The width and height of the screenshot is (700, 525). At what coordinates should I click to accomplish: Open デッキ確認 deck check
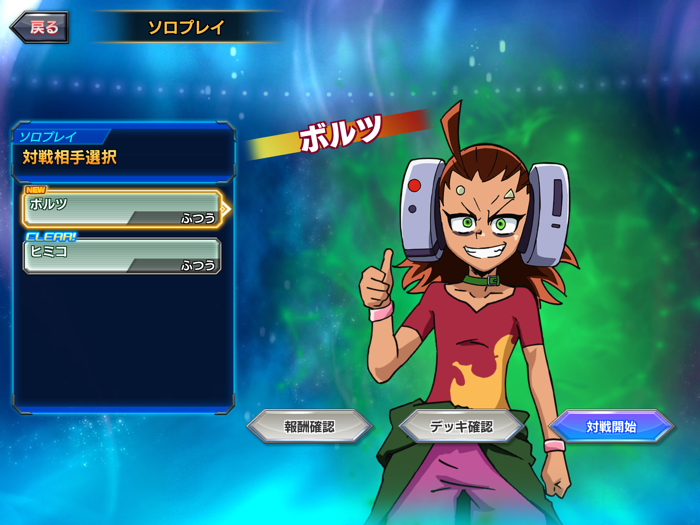pos(461,427)
